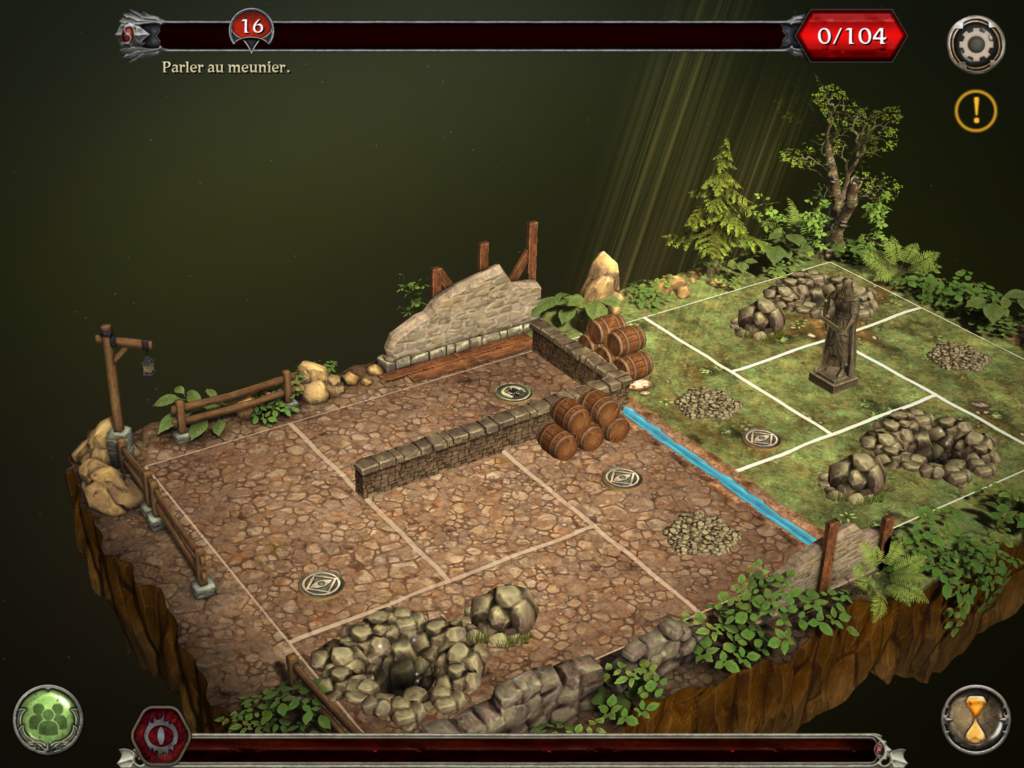Tap the yellow exclamation alert icon
1024x768 pixels.
975,110
